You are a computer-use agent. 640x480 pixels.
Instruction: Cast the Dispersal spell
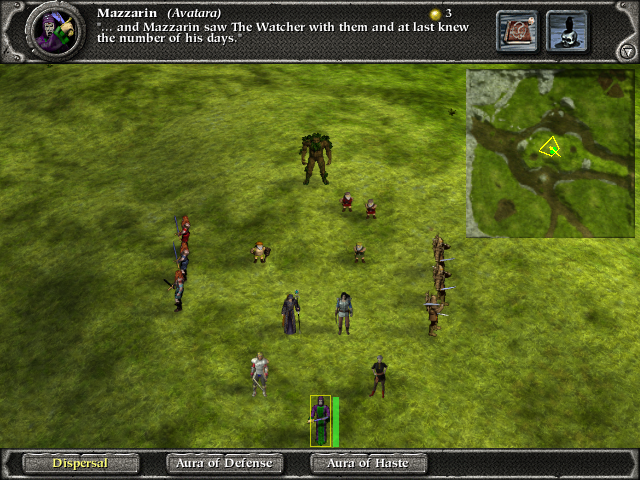coord(80,463)
